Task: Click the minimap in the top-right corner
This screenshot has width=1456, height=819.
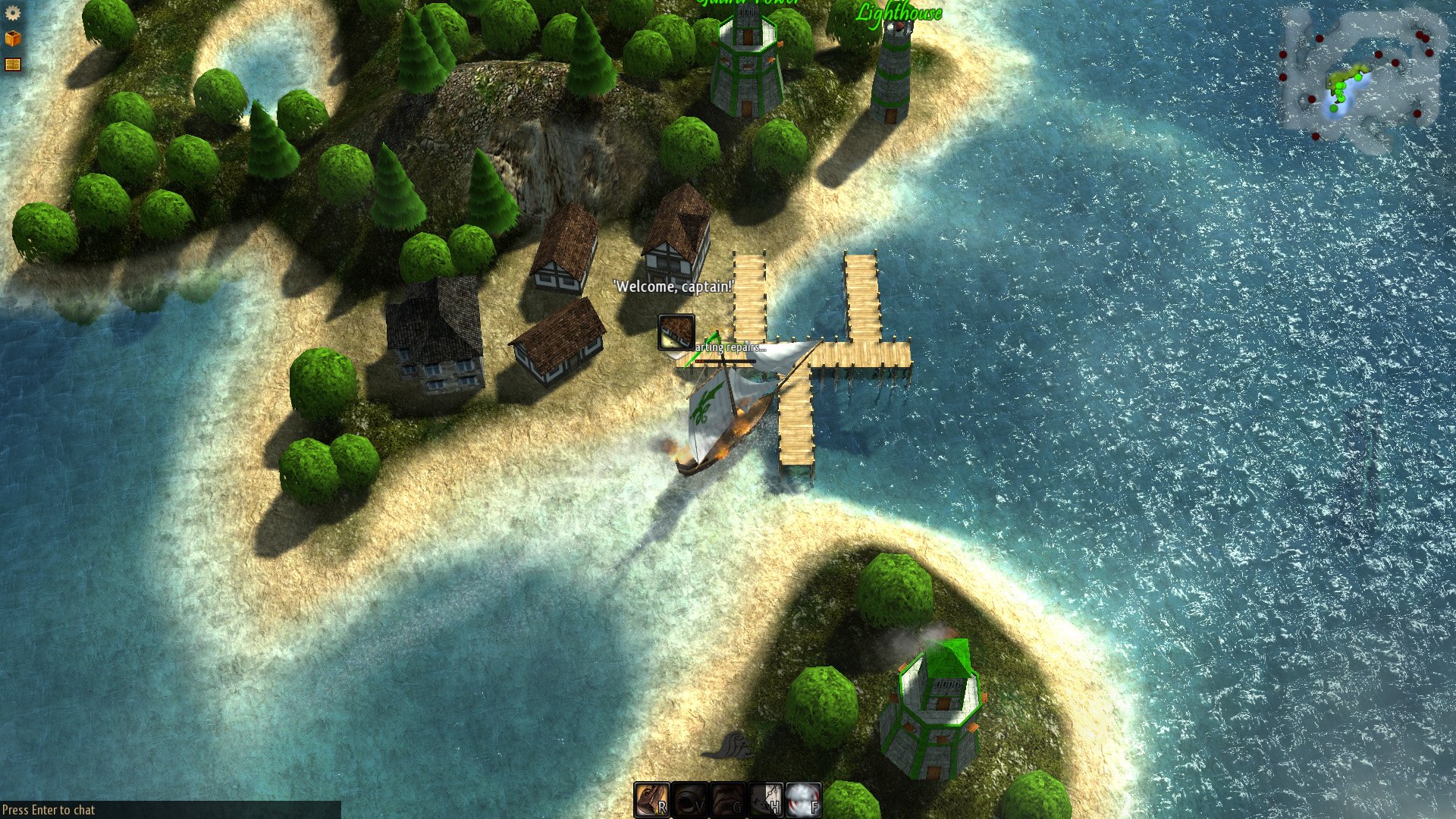Action: click(x=1357, y=76)
